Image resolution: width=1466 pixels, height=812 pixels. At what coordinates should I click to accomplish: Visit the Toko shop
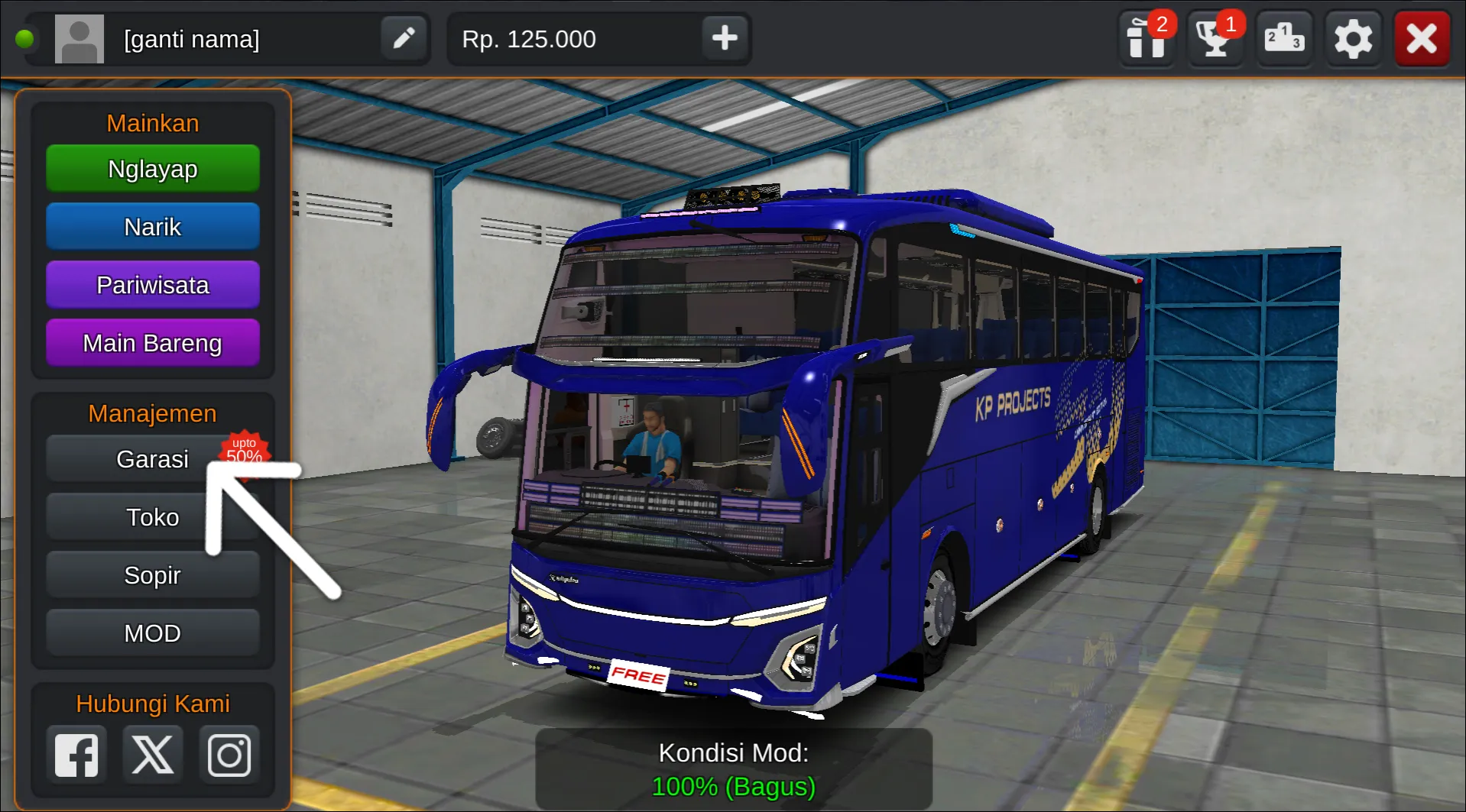152,516
